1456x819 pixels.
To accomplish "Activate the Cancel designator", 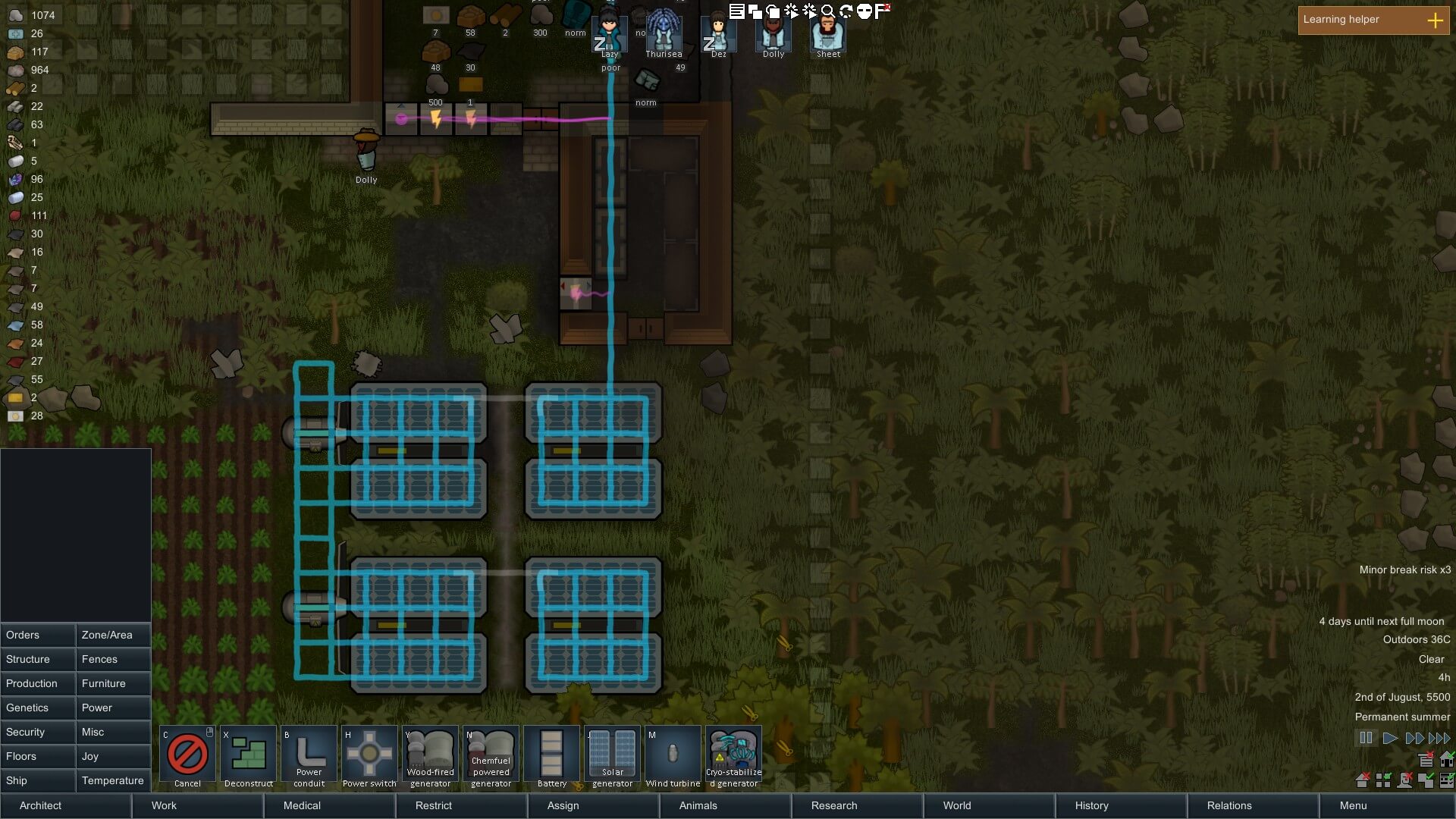I will pyautogui.click(x=187, y=757).
